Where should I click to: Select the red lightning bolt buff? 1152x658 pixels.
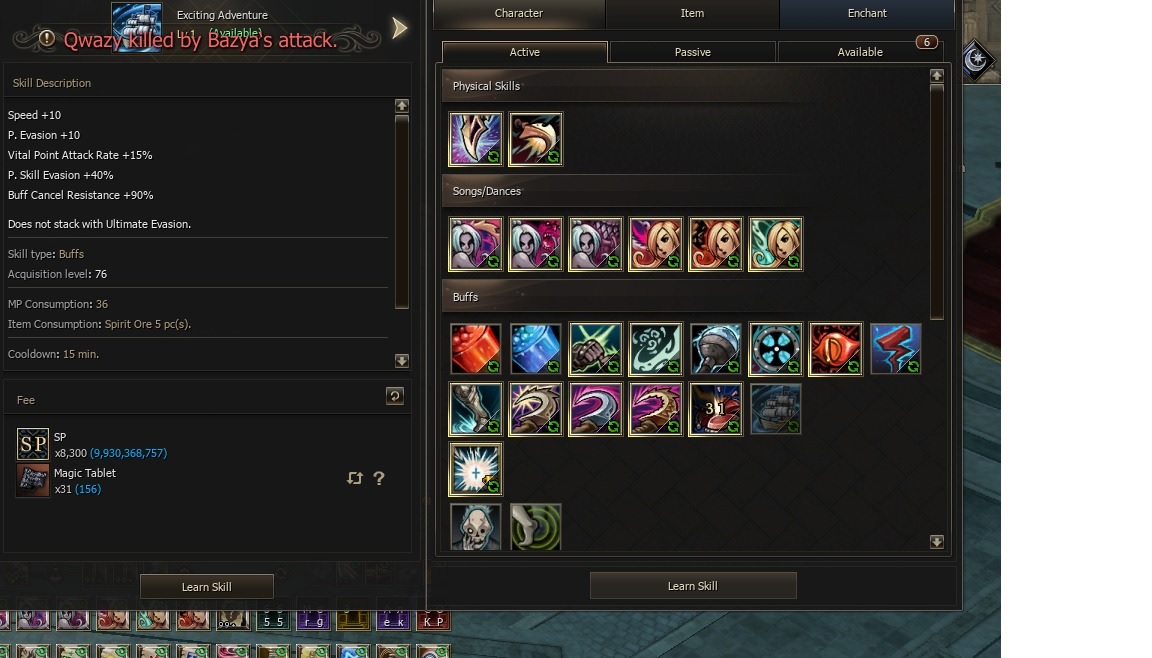[895, 349]
